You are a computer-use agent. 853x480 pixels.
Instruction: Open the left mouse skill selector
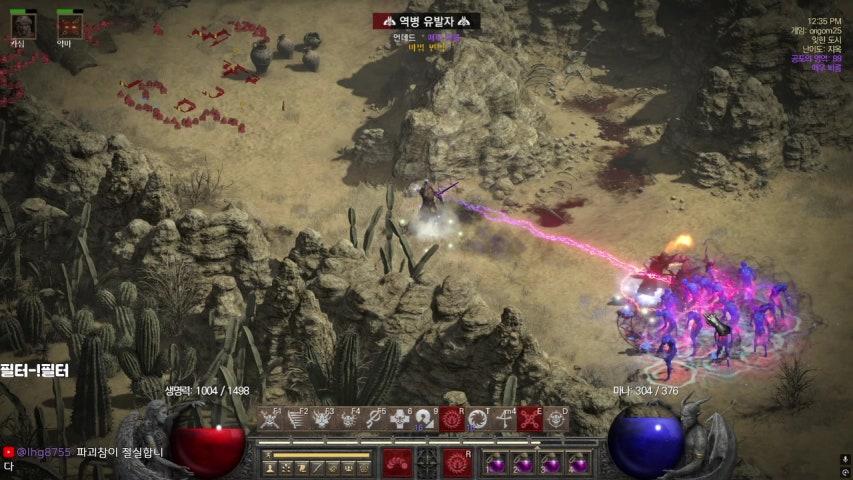tap(397, 462)
